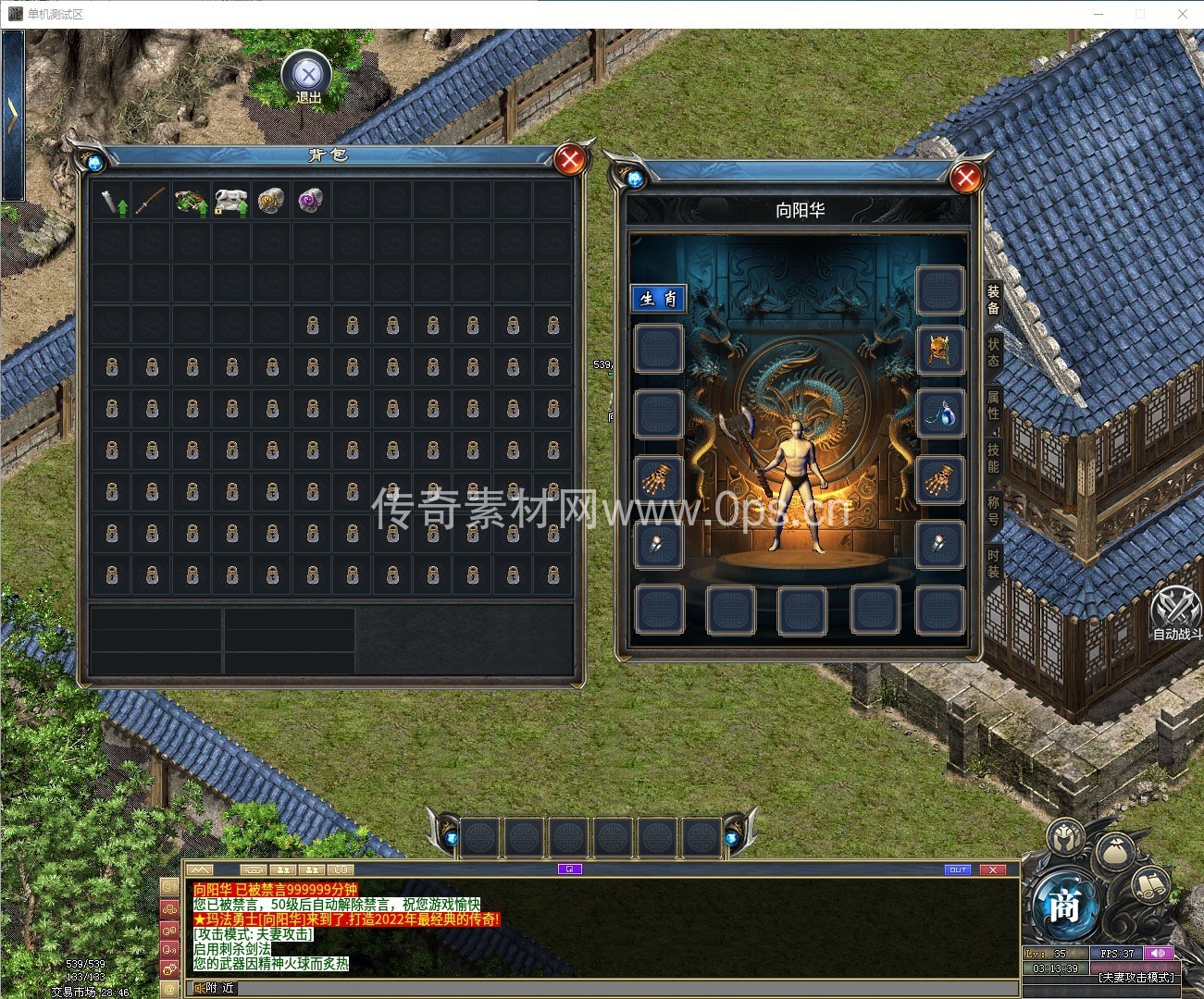Viewport: 1204px width, 999px height.
Task: Select the equipped golden helmet slot
Action: [939, 350]
